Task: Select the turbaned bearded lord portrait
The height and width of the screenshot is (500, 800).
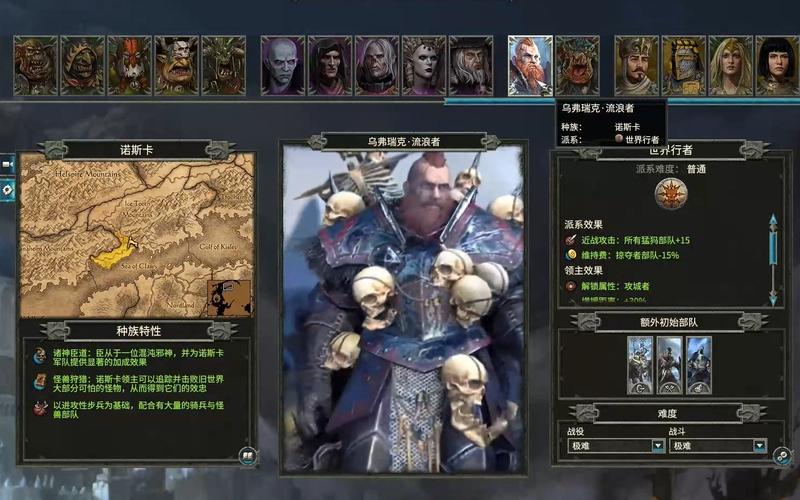Action: pos(636,66)
